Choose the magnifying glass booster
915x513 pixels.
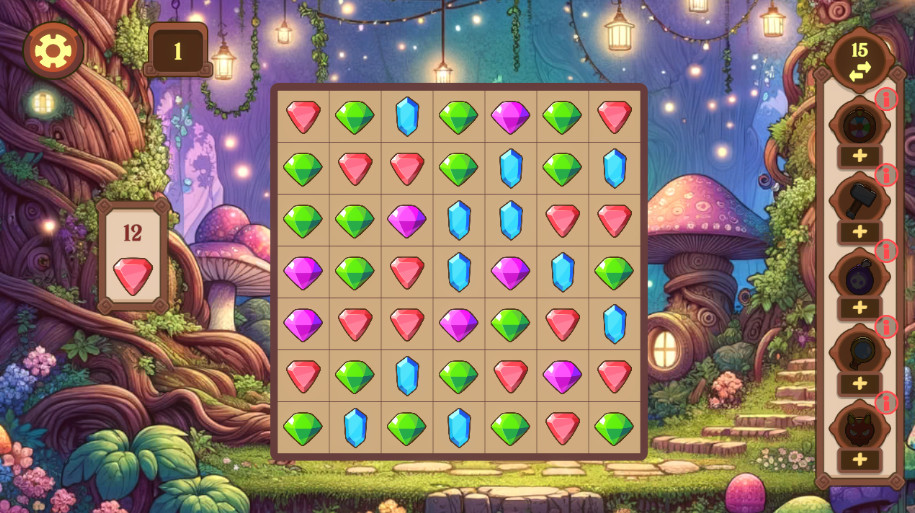click(859, 352)
